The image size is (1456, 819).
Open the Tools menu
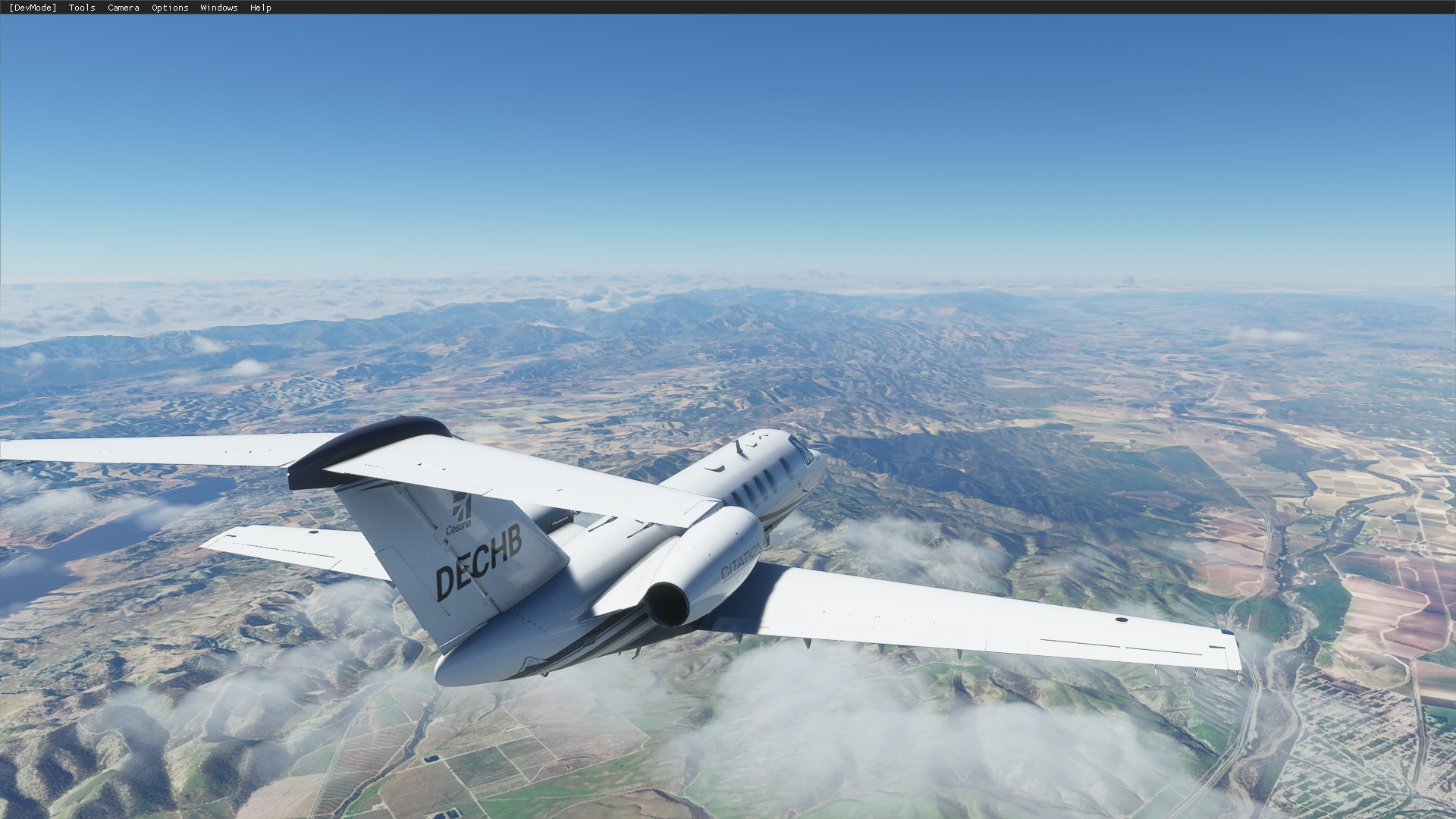click(82, 8)
